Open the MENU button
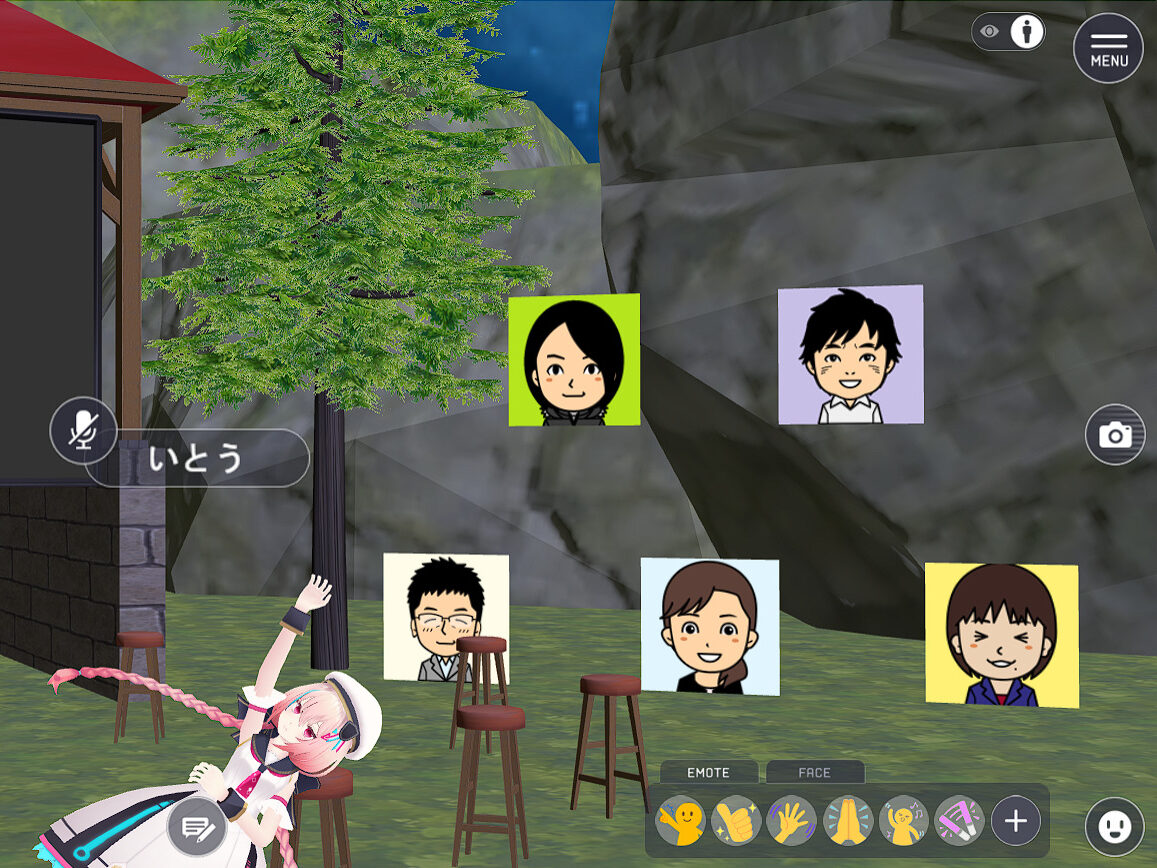The height and width of the screenshot is (868, 1157). [x=1108, y=48]
